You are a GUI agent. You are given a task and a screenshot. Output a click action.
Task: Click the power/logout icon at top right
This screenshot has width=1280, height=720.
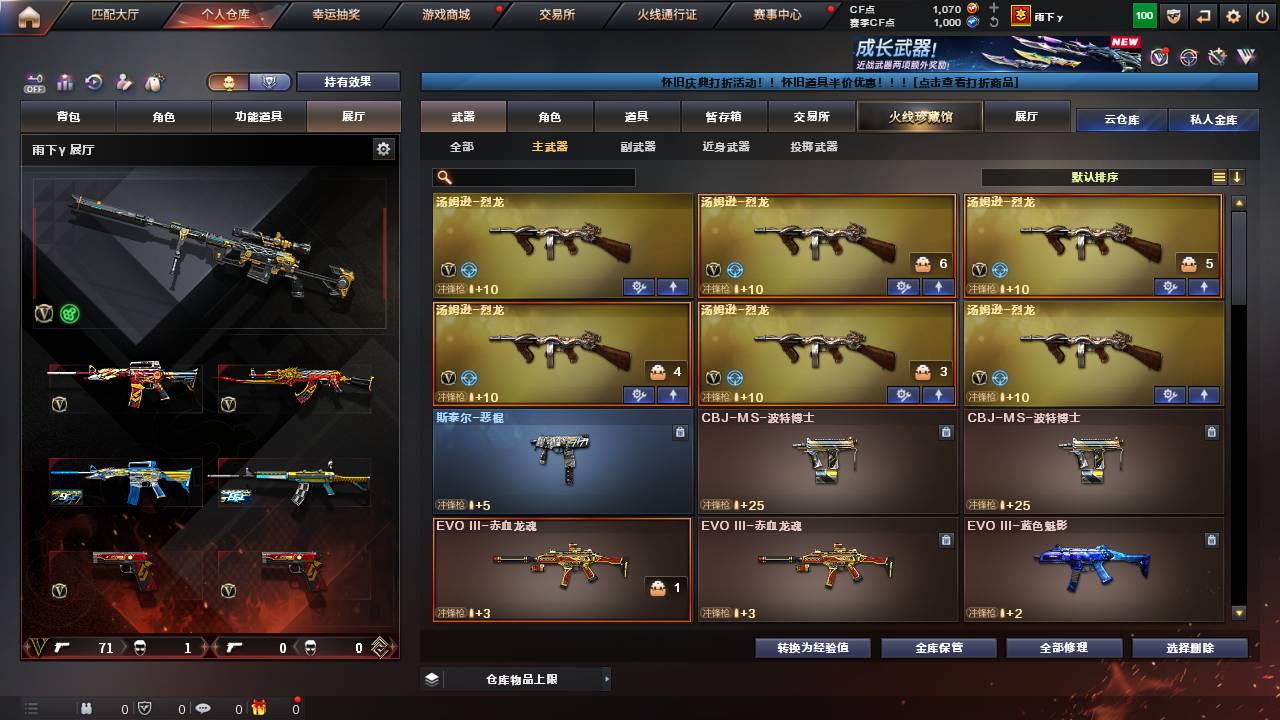click(x=1263, y=15)
